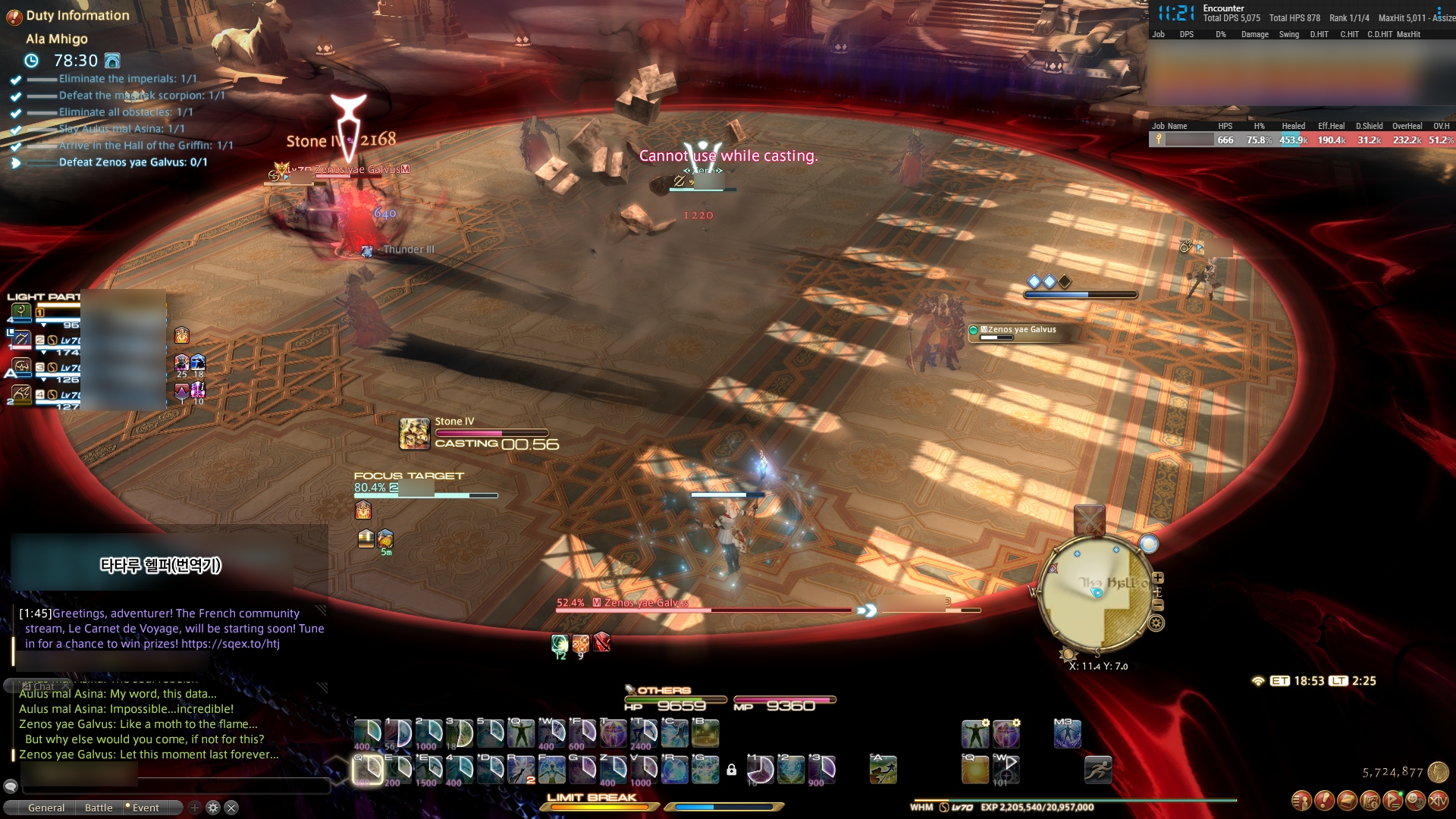Open the Battle chat tab

click(99, 808)
